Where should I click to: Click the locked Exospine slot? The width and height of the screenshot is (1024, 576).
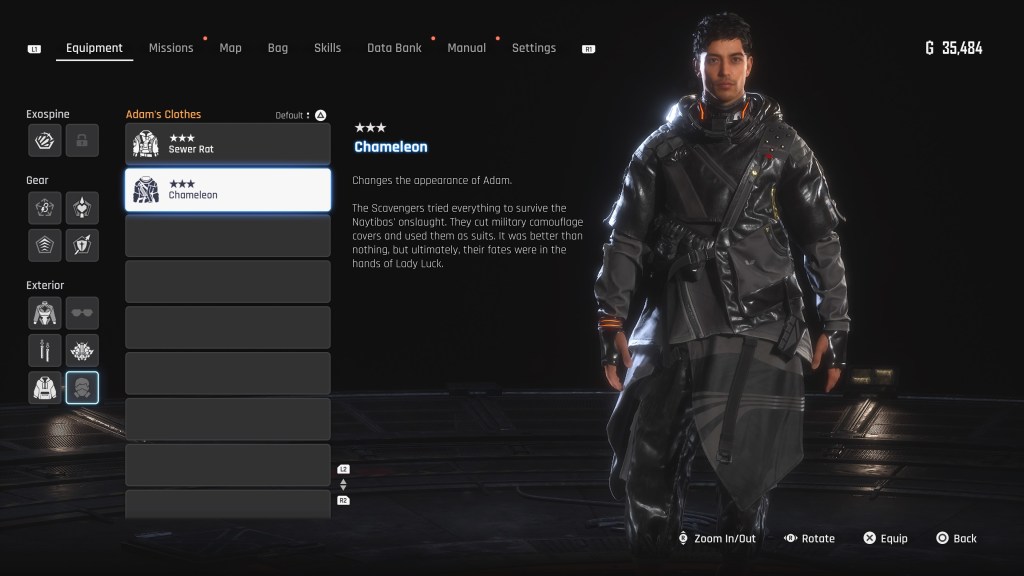point(82,141)
